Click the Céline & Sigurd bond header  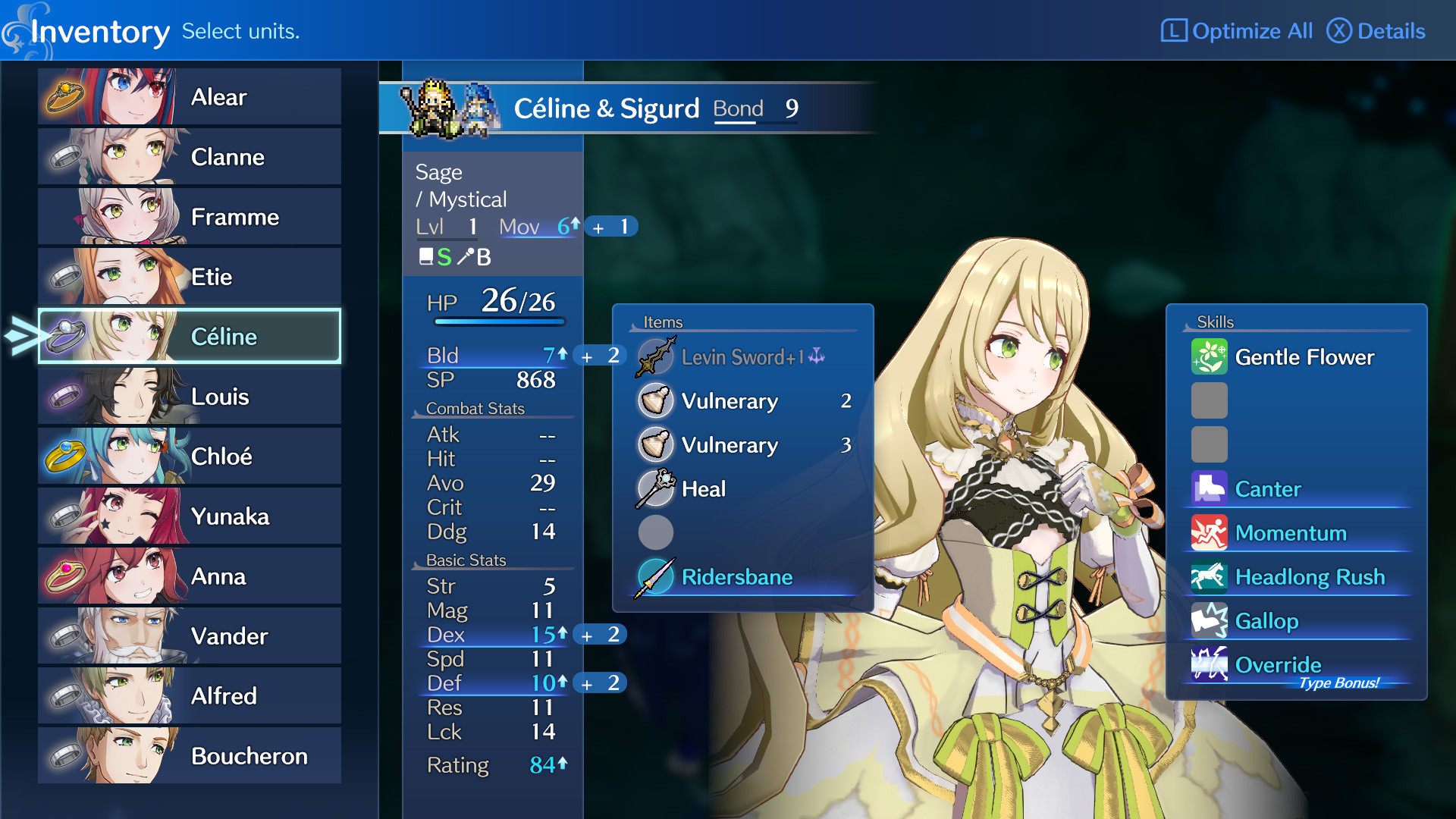(x=607, y=108)
